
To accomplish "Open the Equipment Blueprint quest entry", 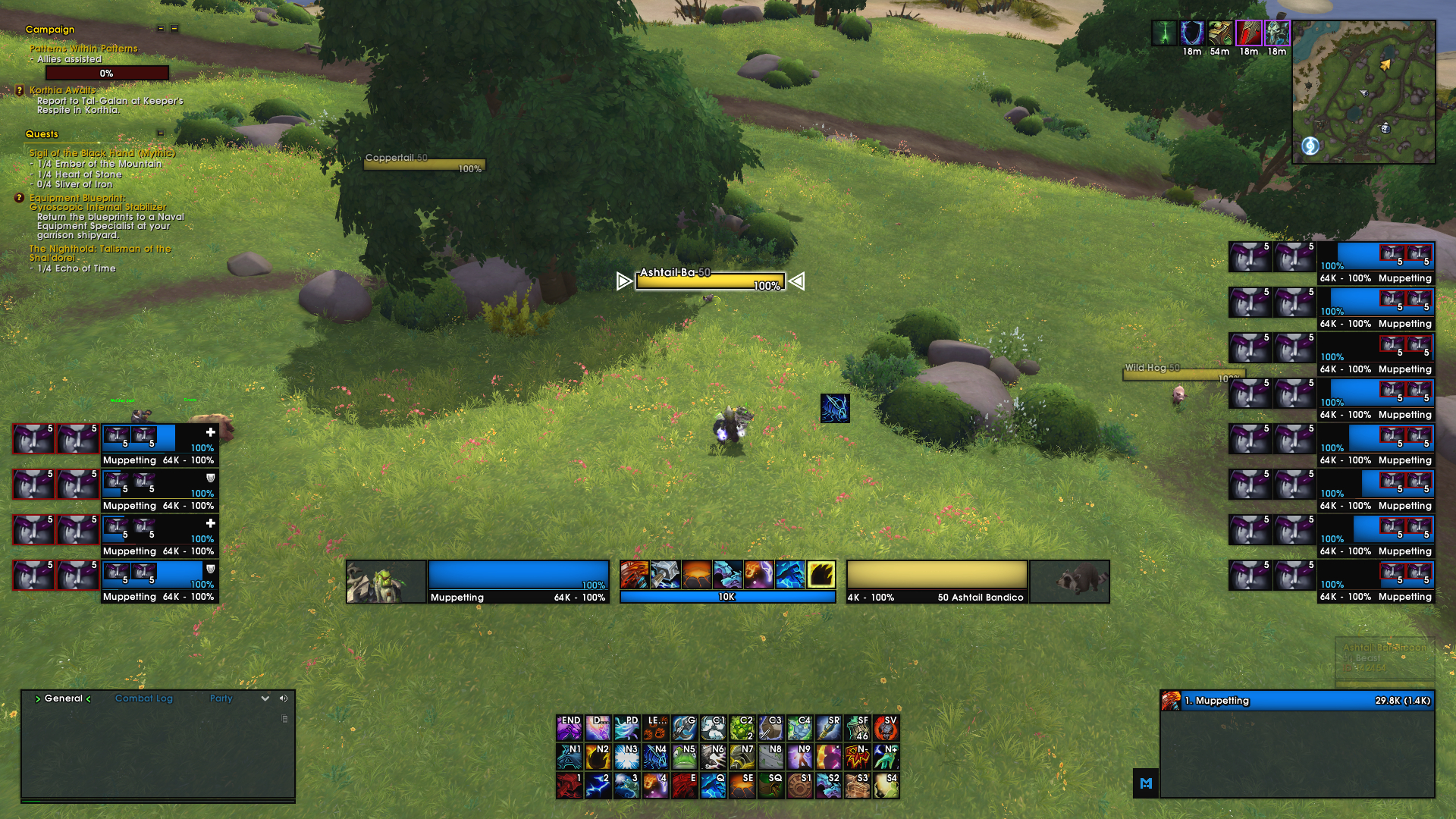I will click(x=77, y=198).
